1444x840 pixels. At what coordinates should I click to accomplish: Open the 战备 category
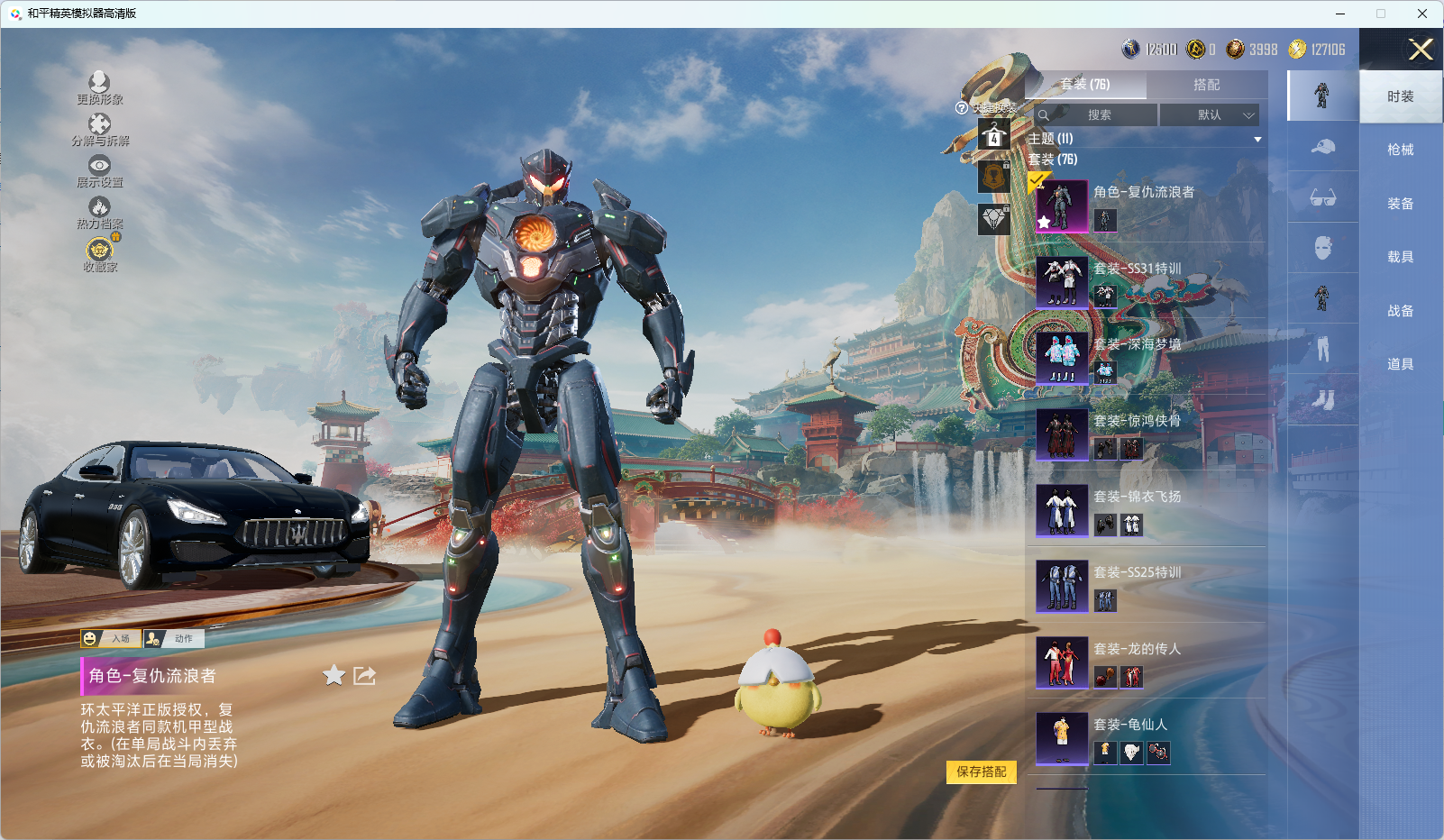click(1400, 311)
